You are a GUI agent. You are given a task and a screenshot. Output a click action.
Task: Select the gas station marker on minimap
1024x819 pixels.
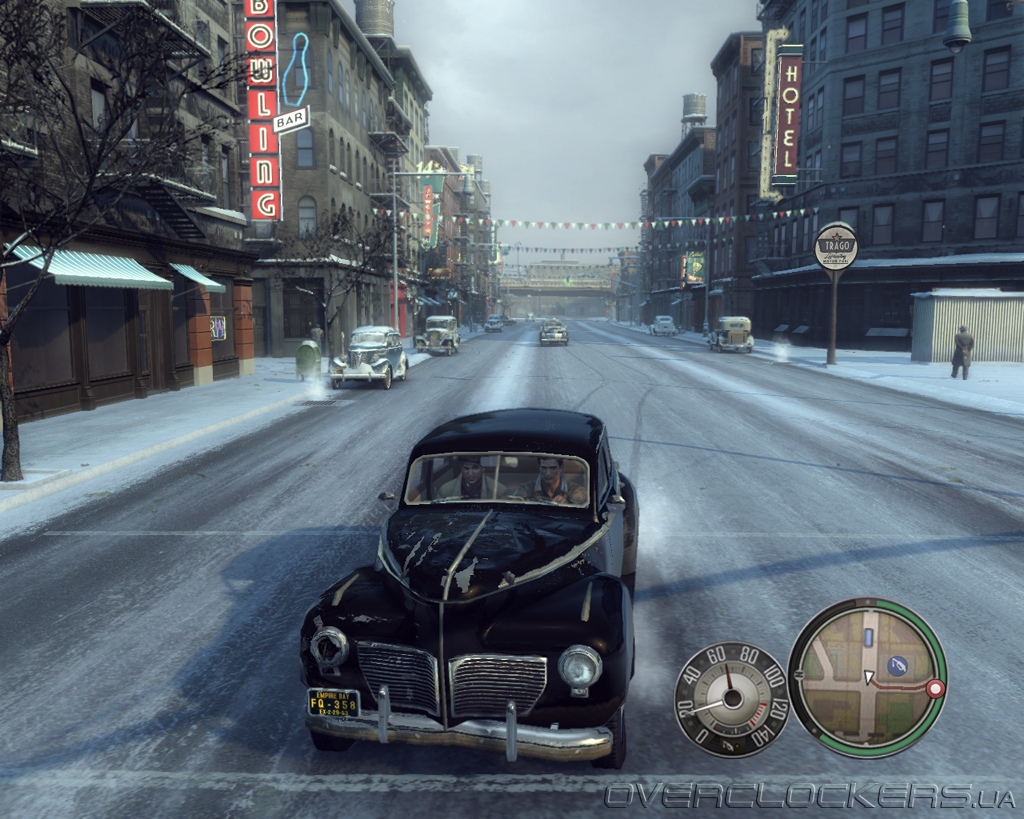[x=897, y=664]
